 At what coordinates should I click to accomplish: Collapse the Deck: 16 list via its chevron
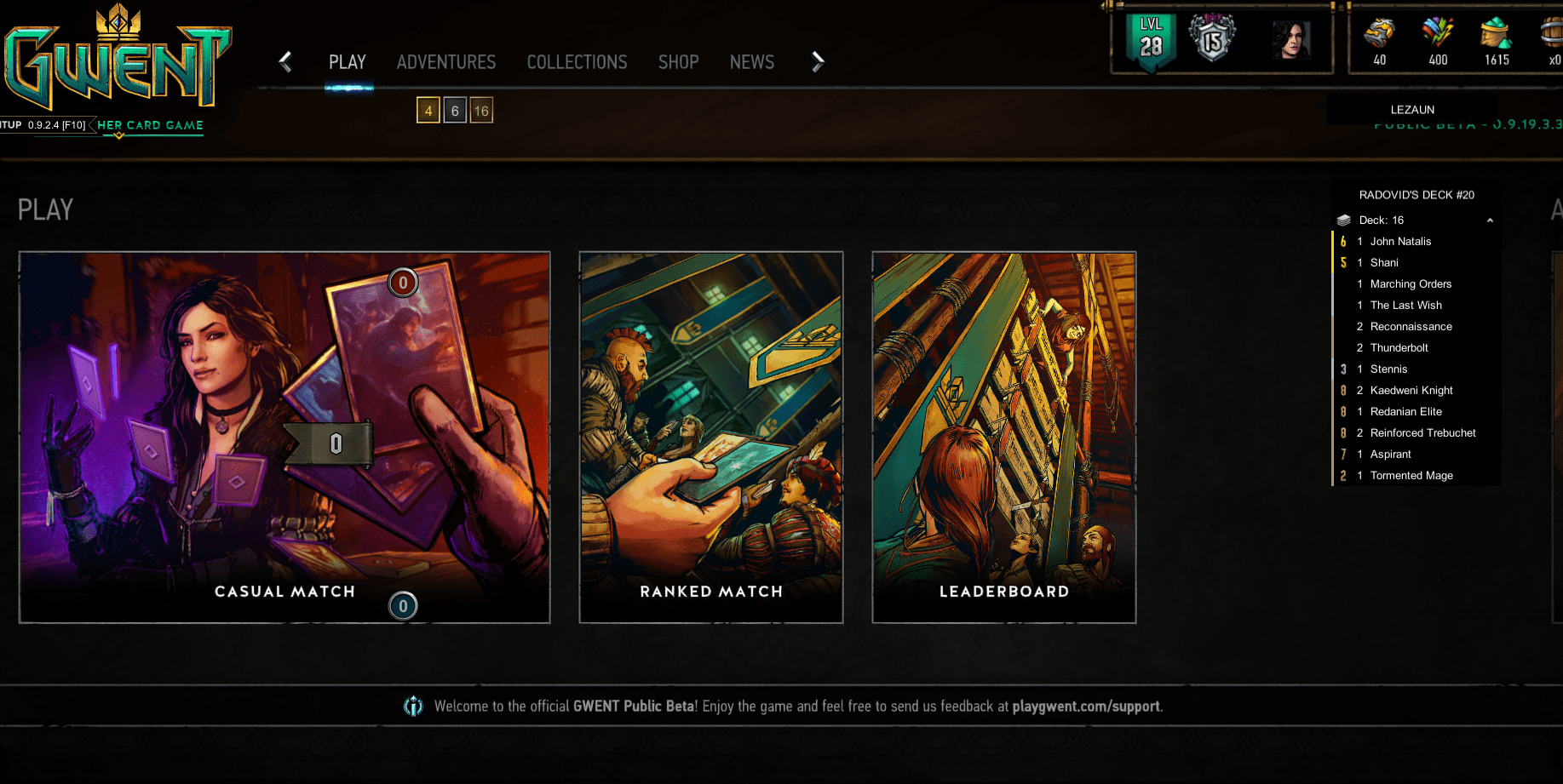pyautogui.click(x=1490, y=220)
